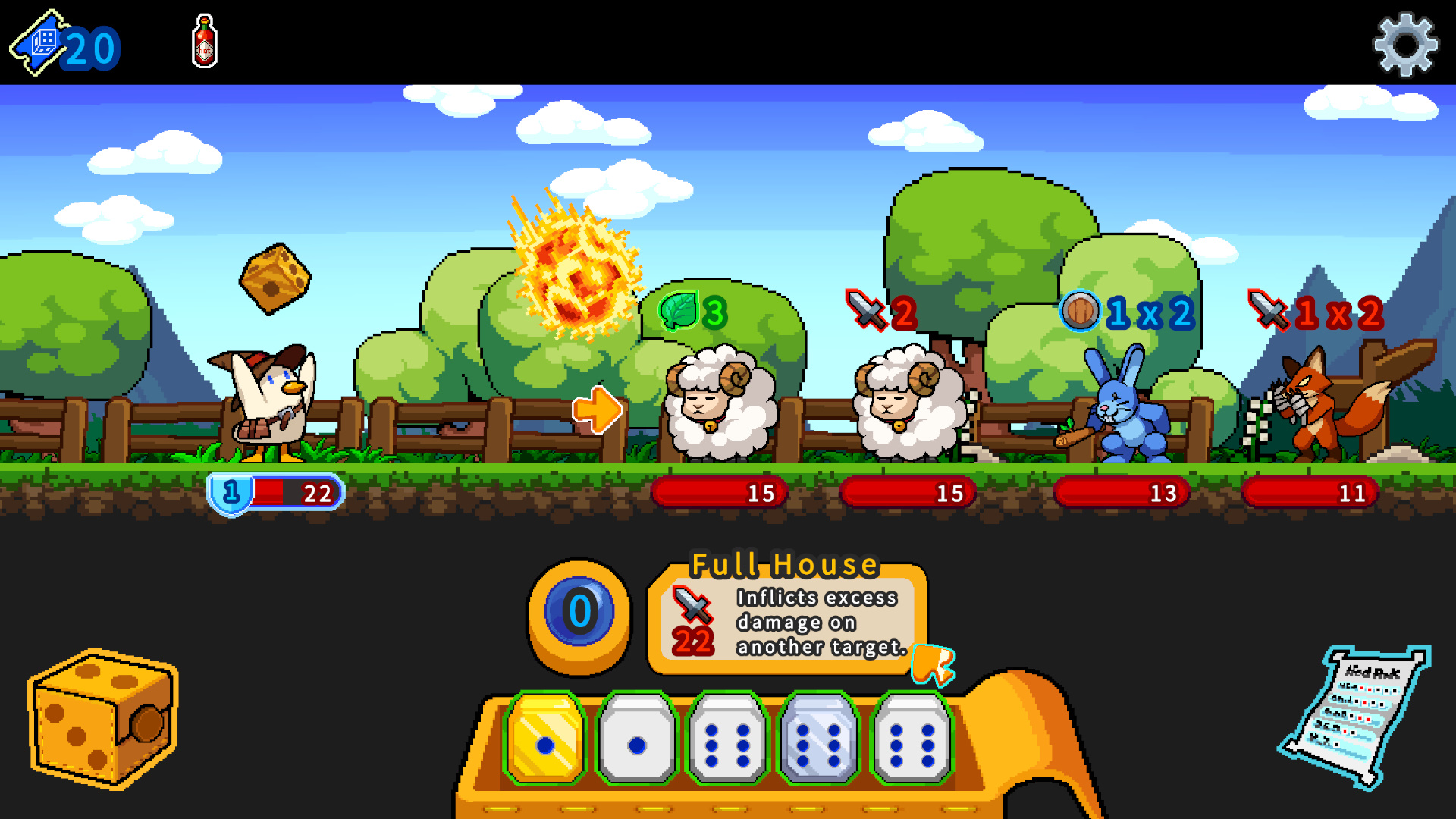This screenshot has height=819, width=1456.
Task: Use the hot sauce consumable item
Action: click(203, 42)
